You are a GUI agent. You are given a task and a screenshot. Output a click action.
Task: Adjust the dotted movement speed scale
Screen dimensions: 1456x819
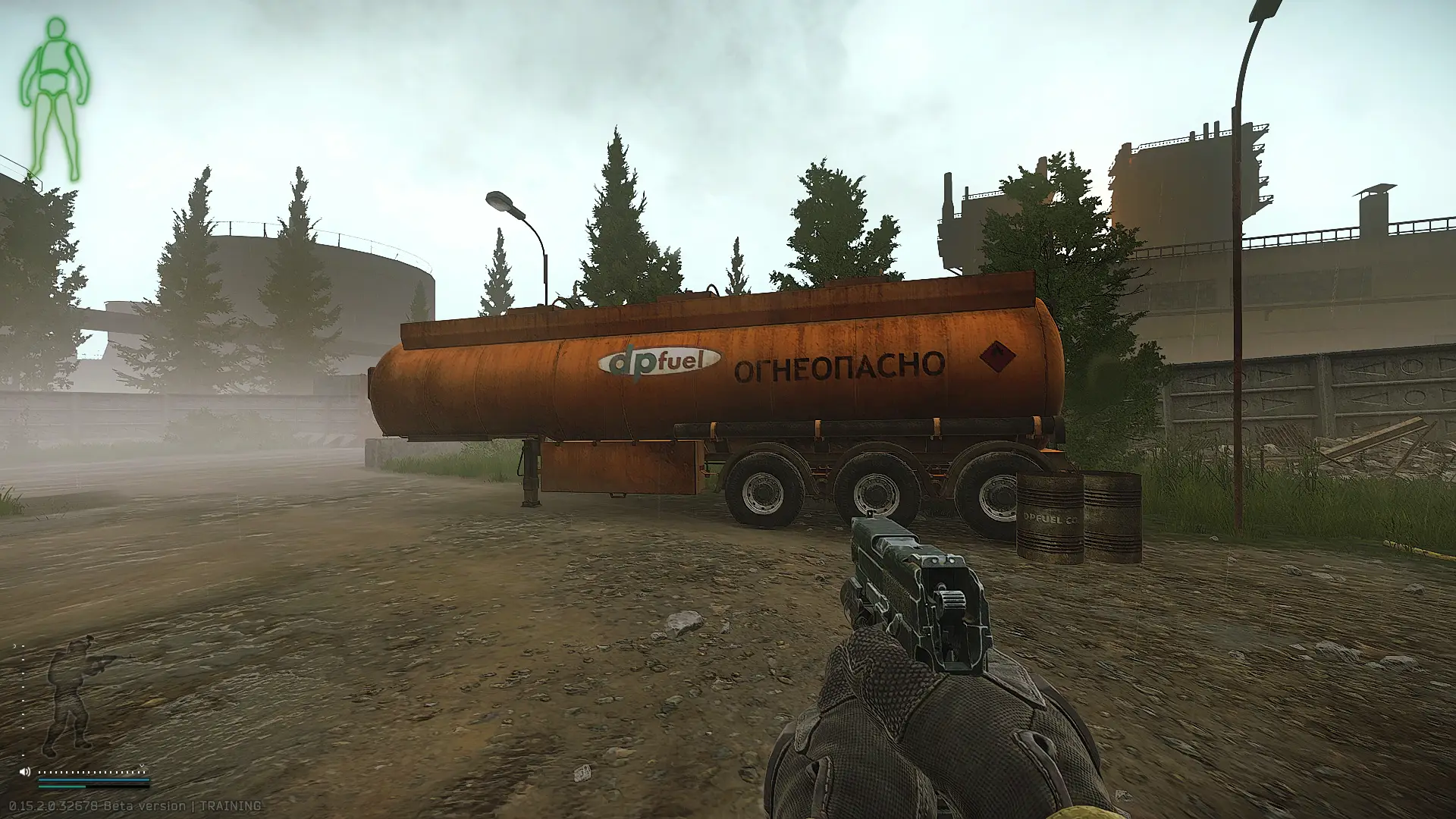tap(93, 772)
